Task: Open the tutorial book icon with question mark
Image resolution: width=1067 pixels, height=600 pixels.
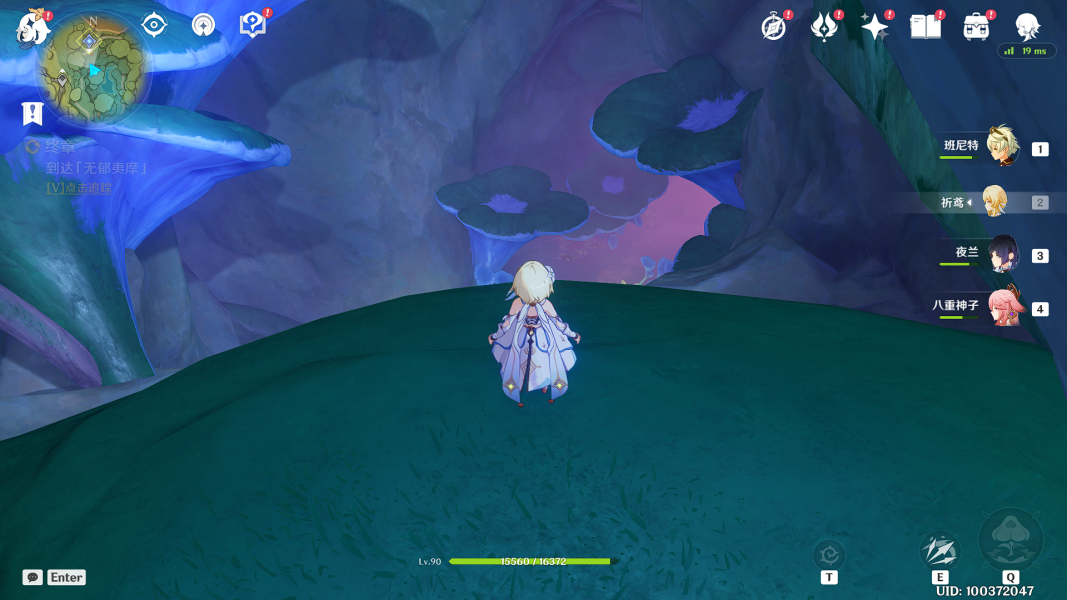Action: (252, 25)
